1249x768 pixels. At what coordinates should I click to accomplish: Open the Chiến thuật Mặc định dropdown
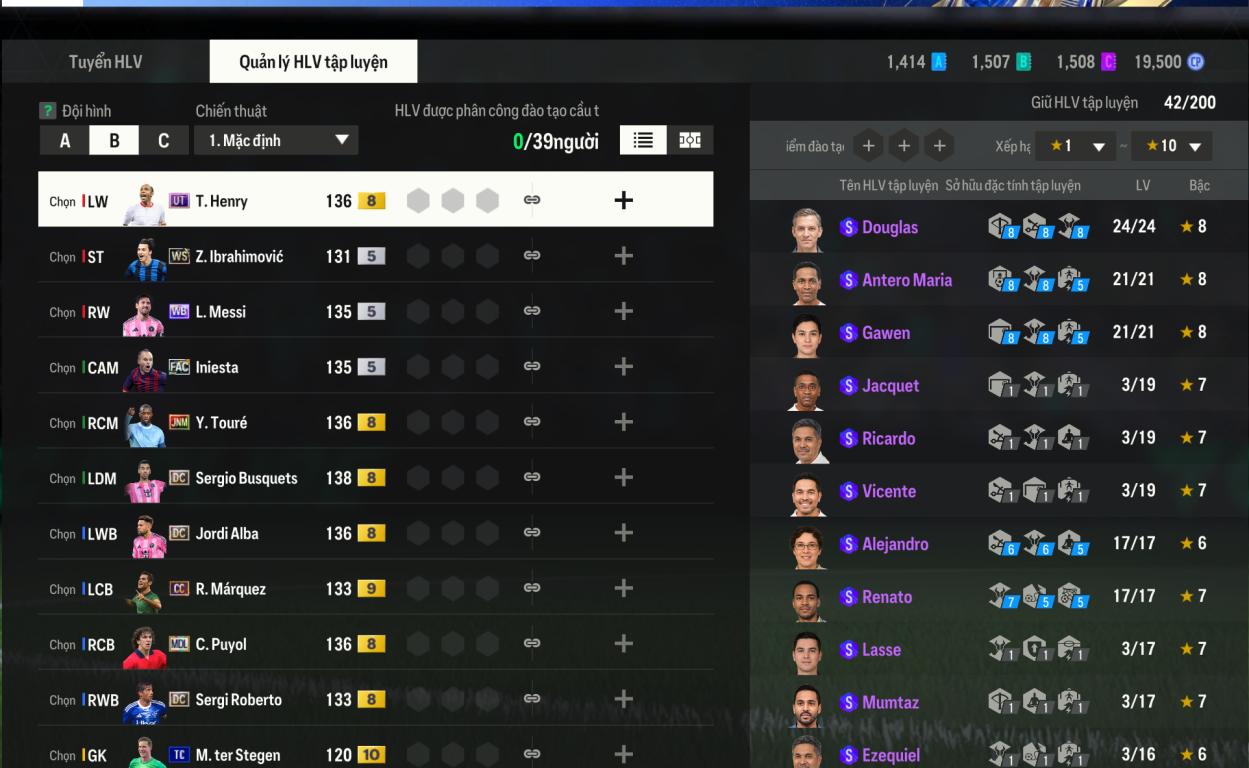[x=276, y=141]
